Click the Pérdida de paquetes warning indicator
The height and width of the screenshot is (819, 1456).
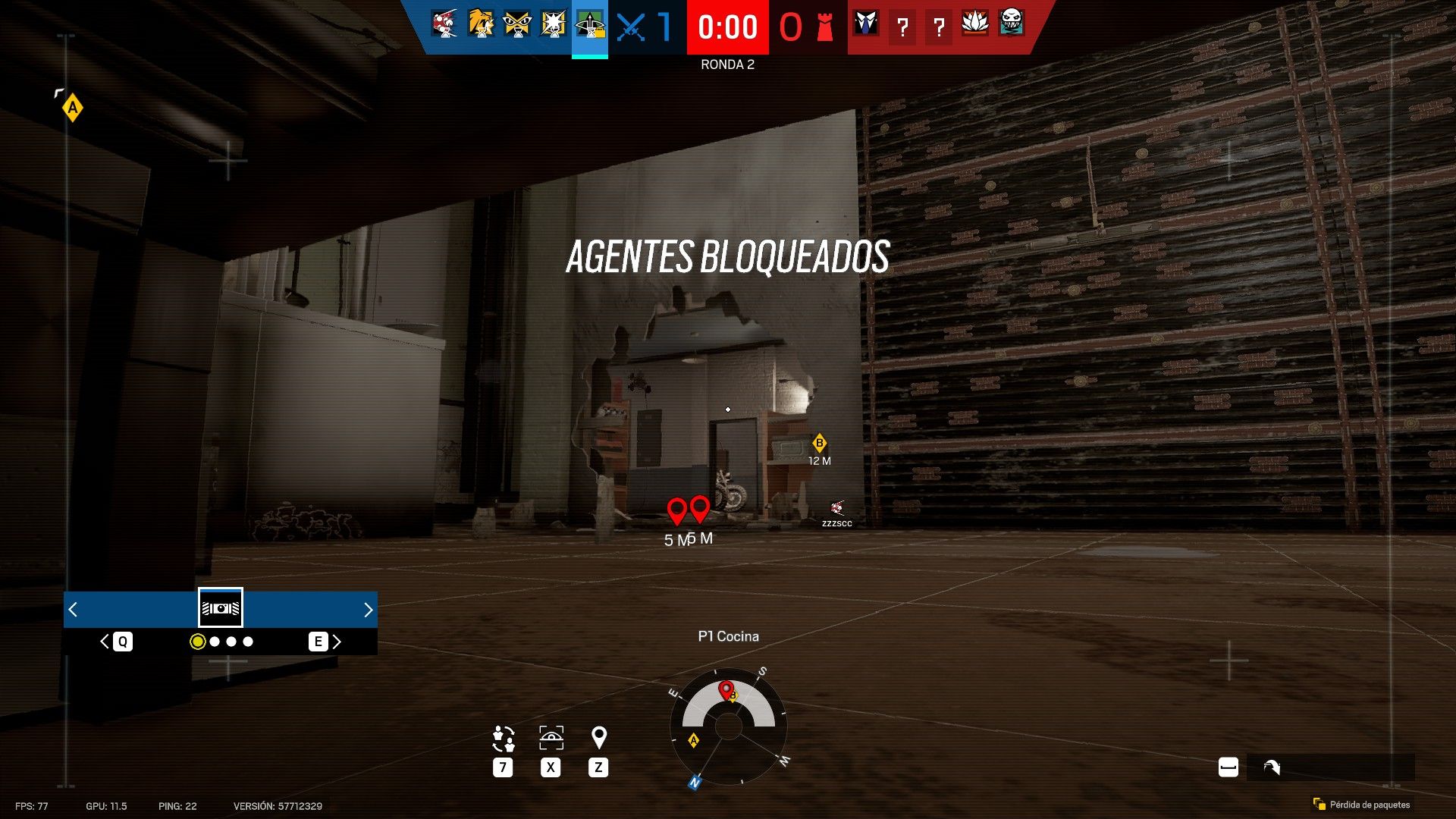(x=1362, y=805)
